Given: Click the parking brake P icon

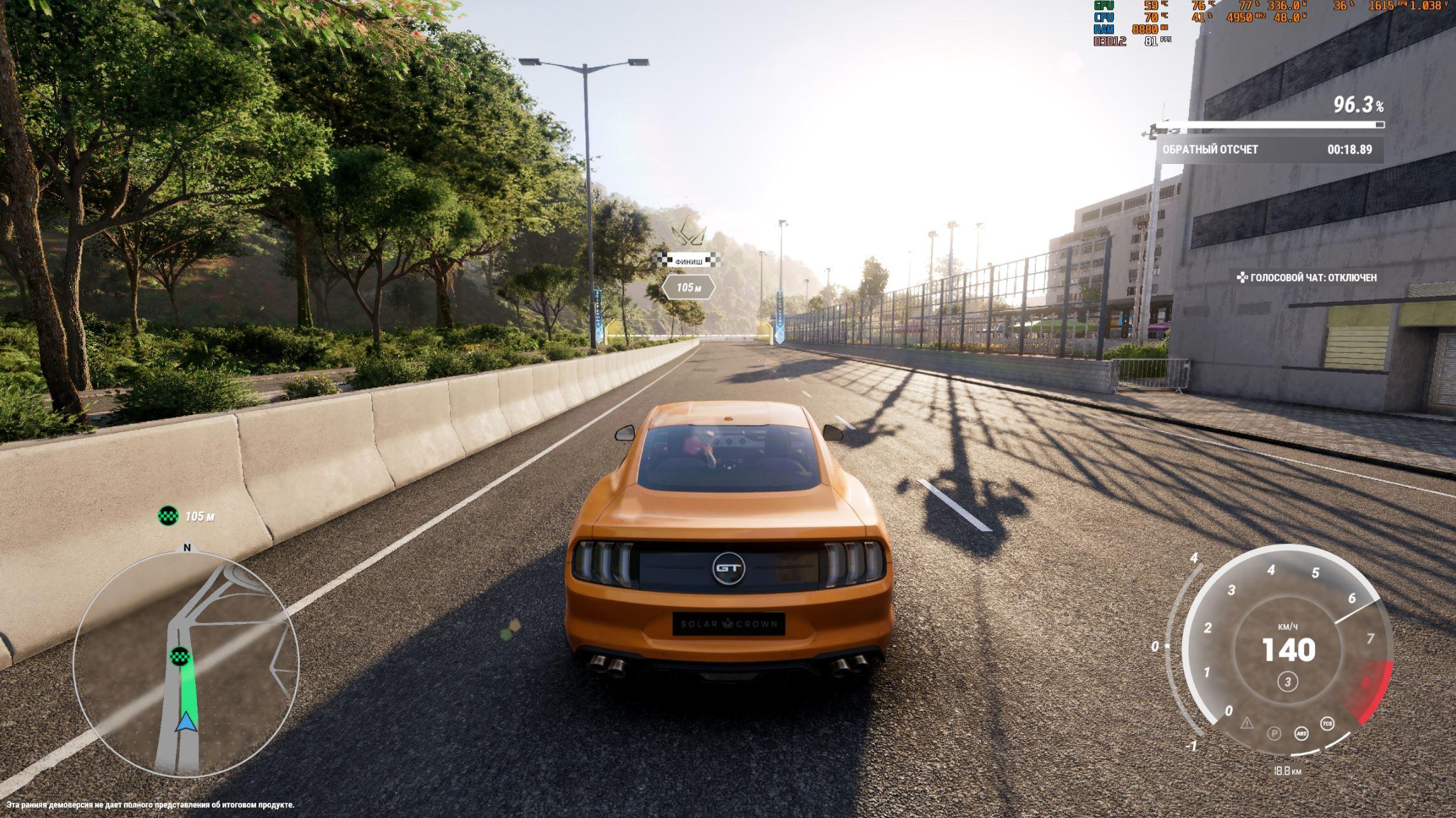Looking at the screenshot, I should pos(1274,733).
